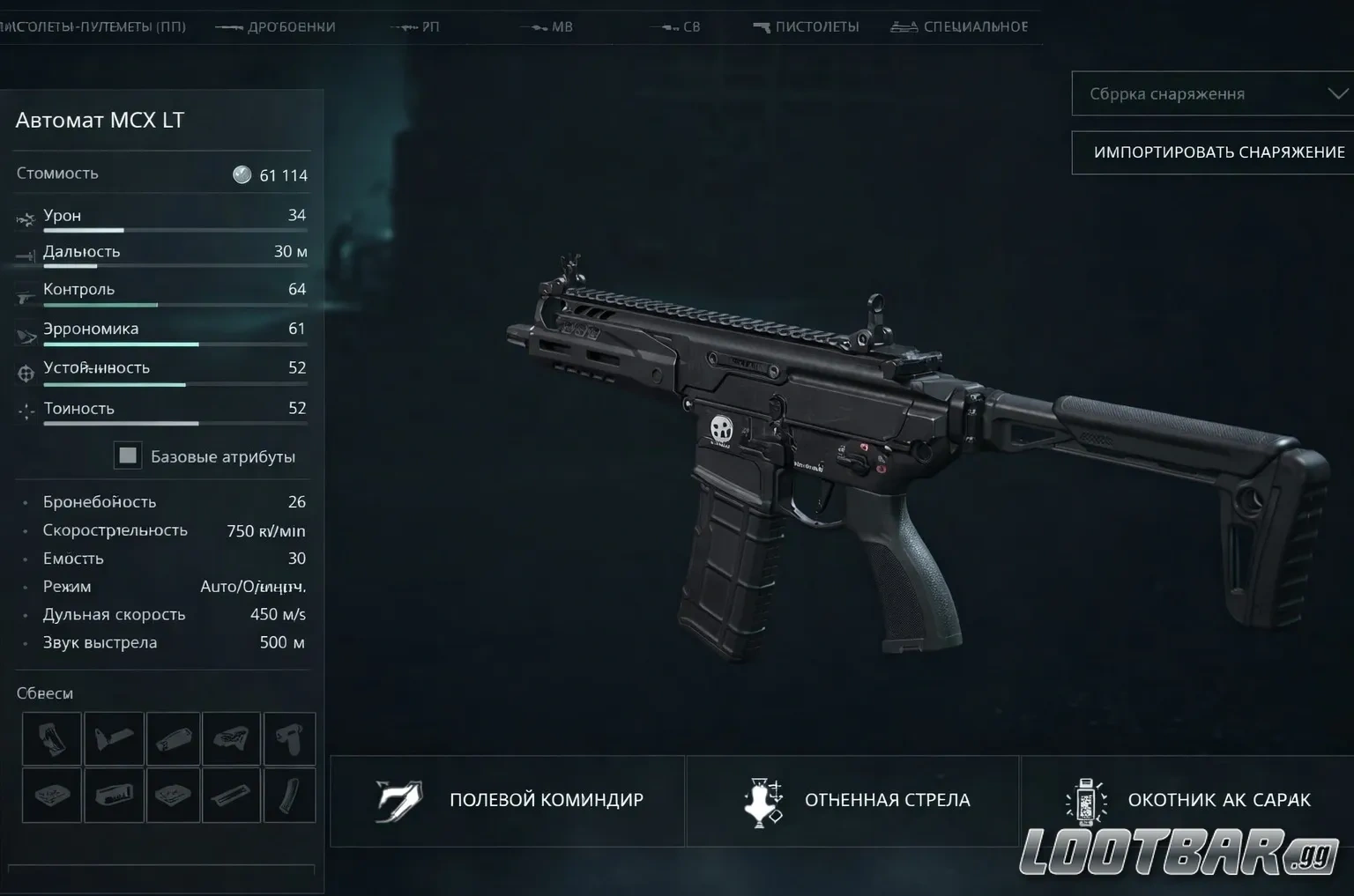Select the СПЕЦИАЛЬНОЕ category tab
The image size is (1354, 896).
(960, 26)
